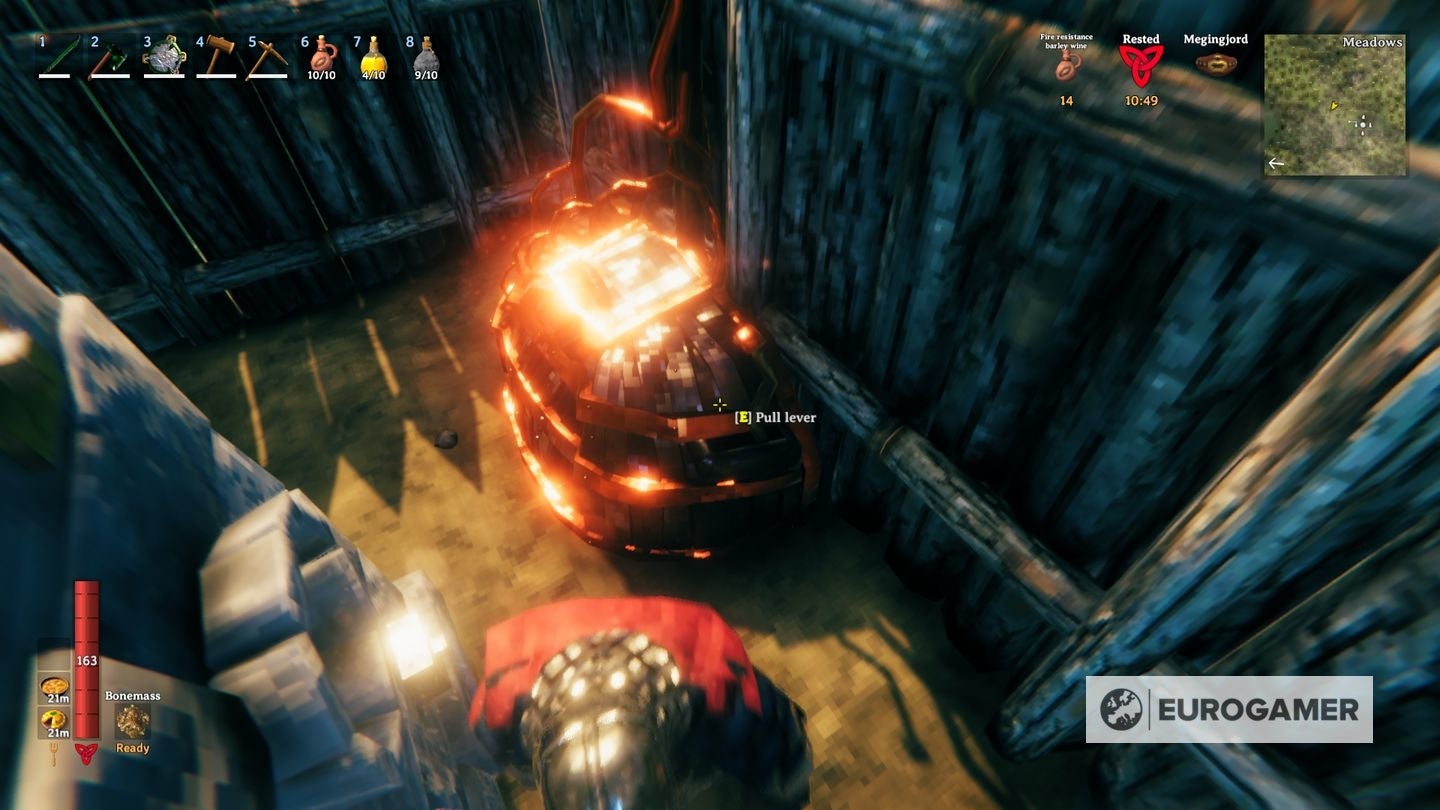Click the fork hunger indicator icon
The width and height of the screenshot is (1440, 810).
(x=55, y=753)
